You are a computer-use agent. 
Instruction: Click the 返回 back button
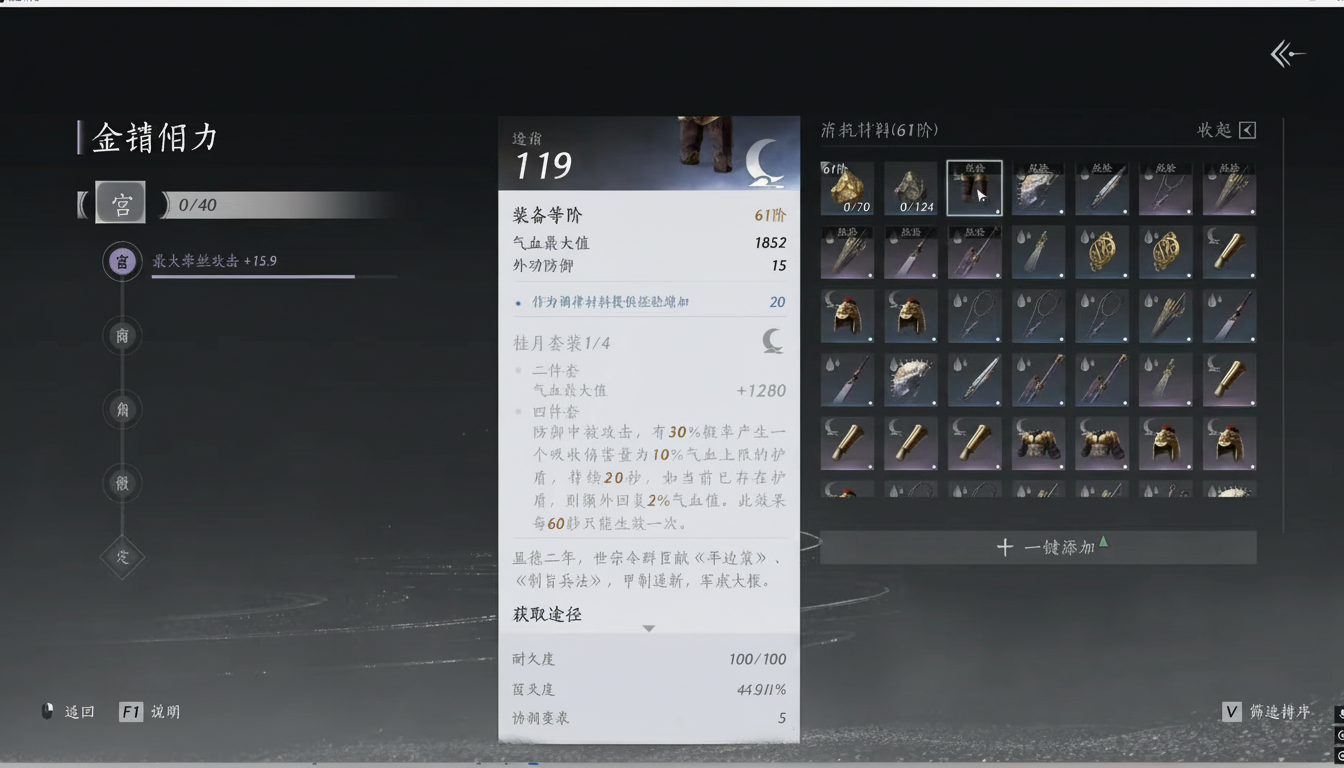[78, 712]
